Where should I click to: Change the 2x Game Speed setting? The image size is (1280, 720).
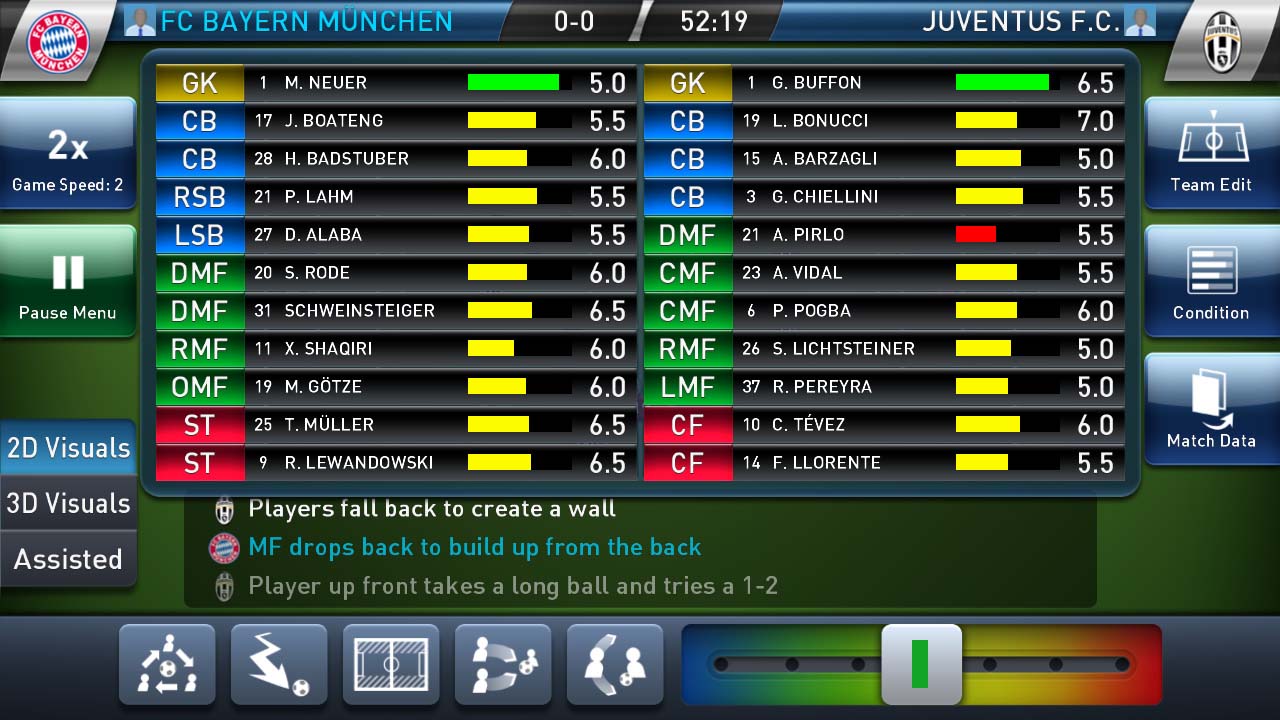point(67,154)
